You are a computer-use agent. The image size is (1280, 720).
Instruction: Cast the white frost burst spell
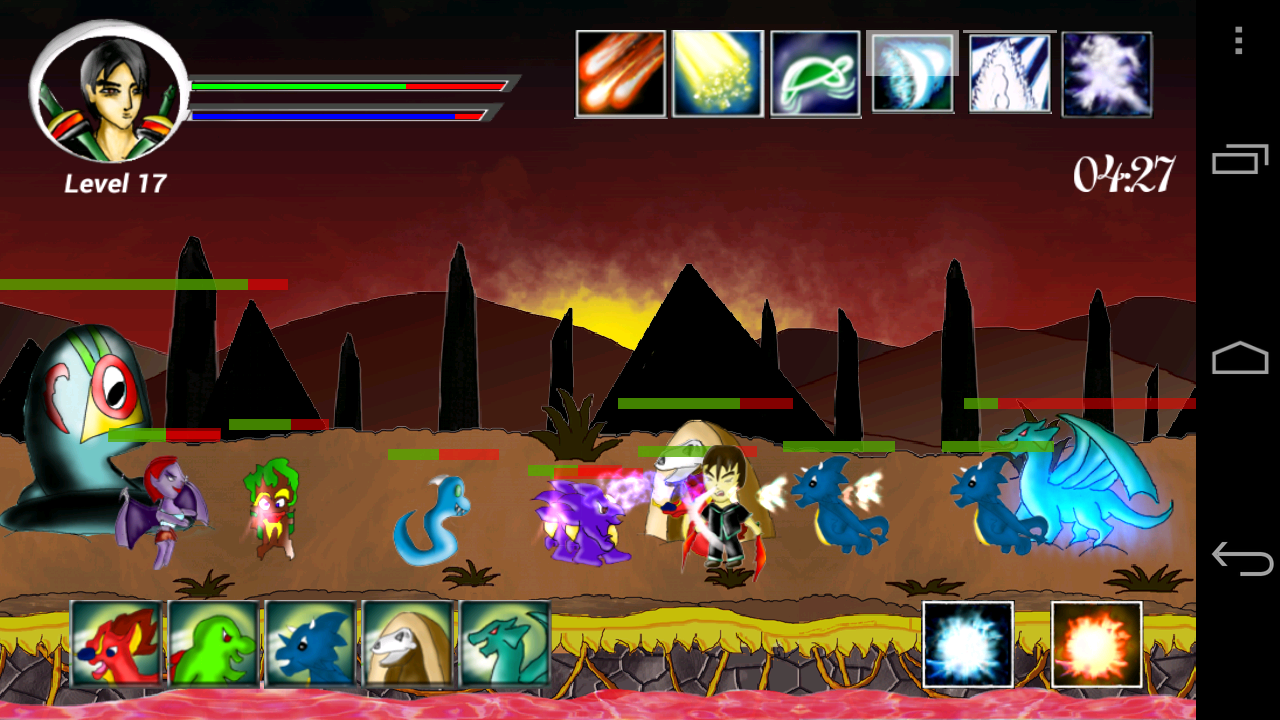[1106, 74]
